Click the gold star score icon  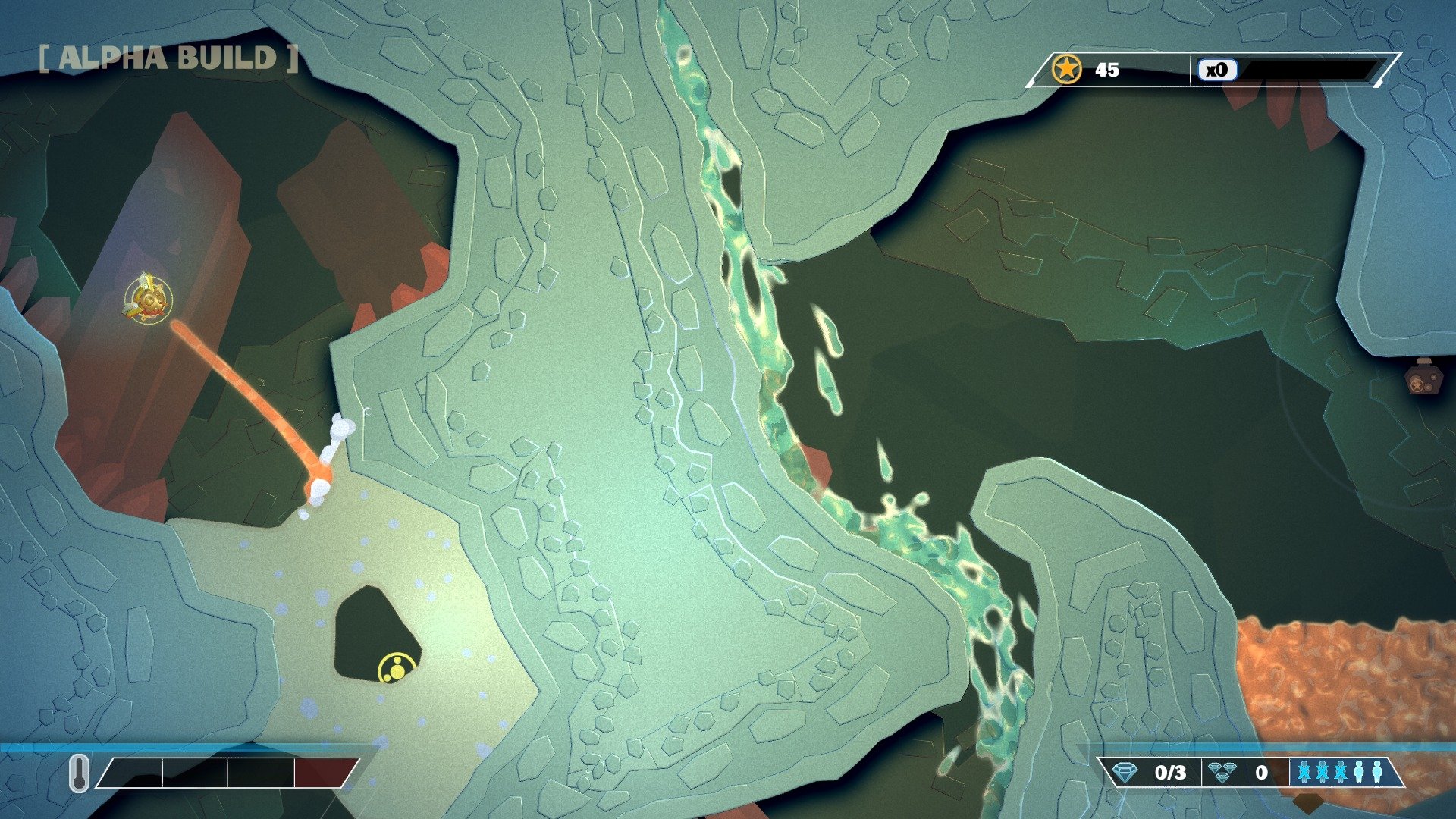tap(1068, 70)
